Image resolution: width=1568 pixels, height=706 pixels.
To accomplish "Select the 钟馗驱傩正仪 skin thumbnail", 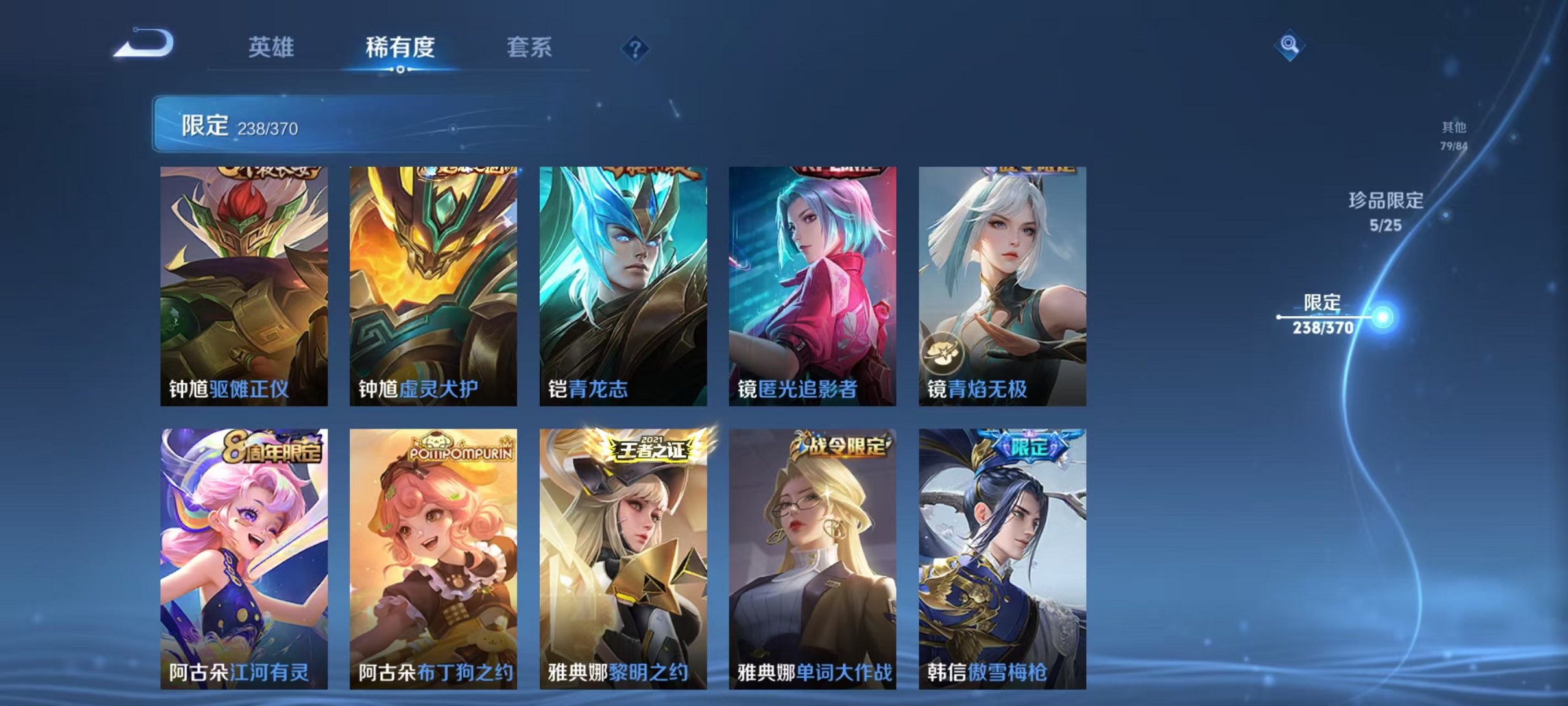I will point(240,286).
